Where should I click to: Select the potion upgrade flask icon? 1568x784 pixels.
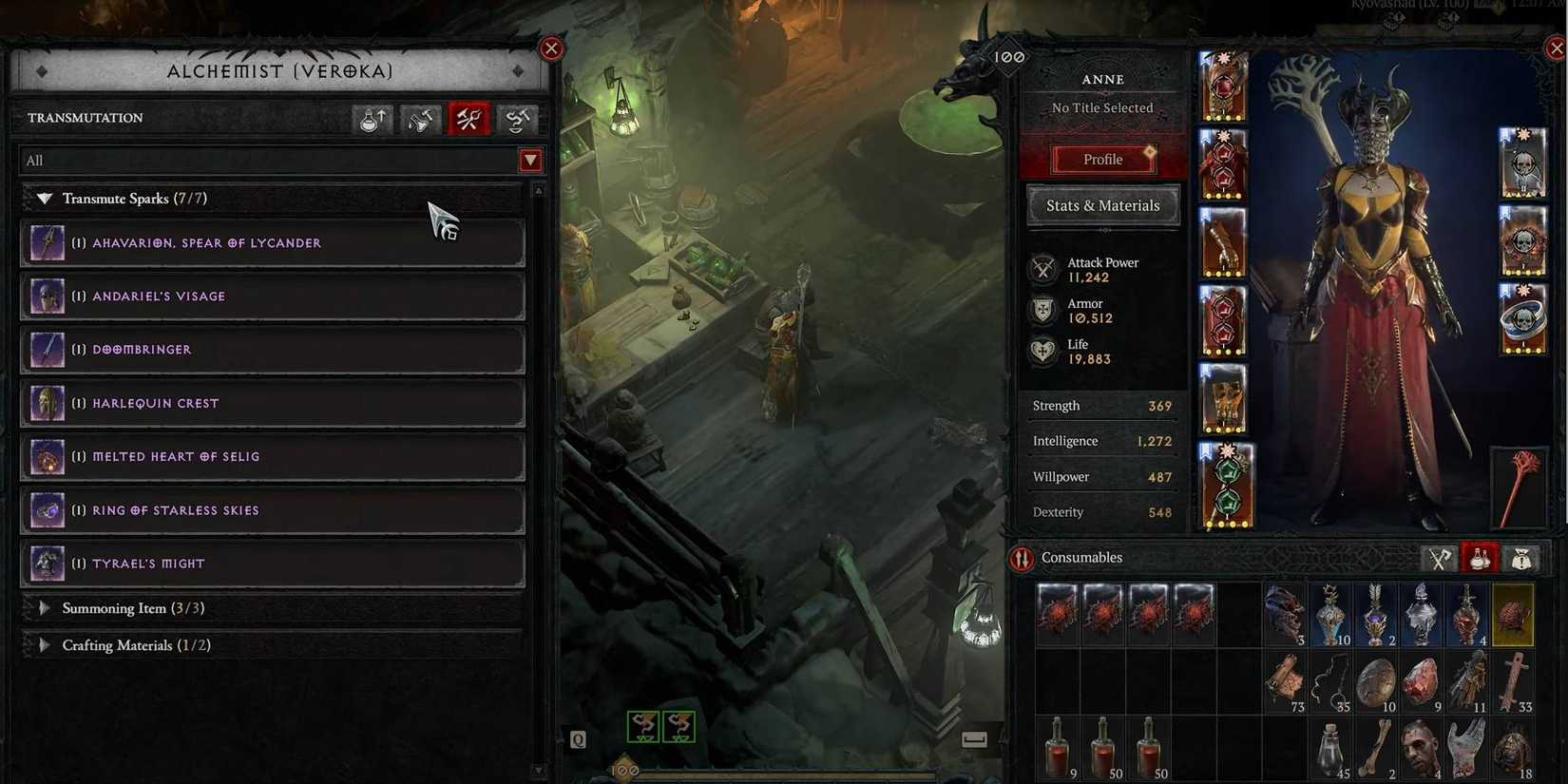tap(371, 119)
